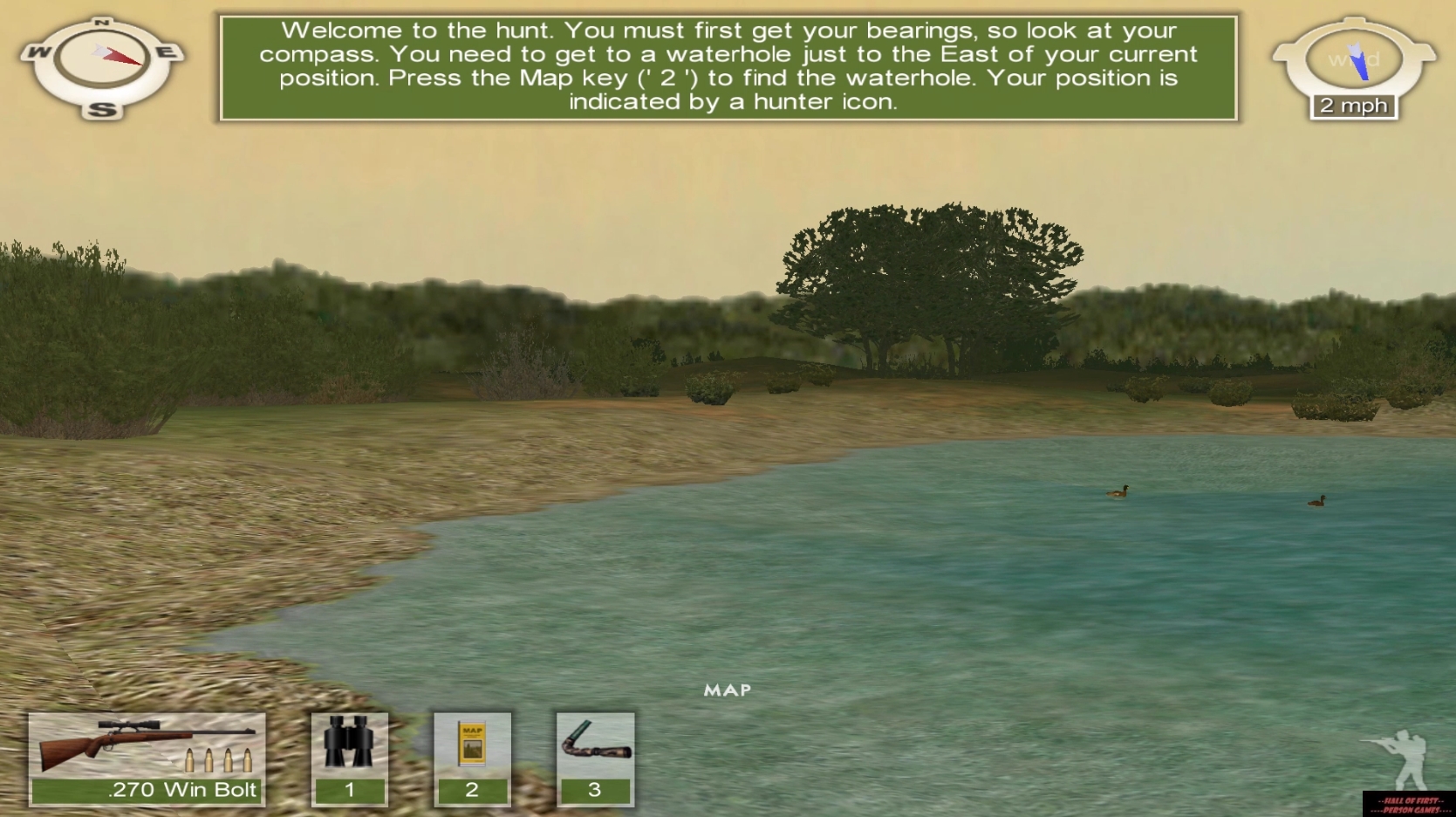Screen dimensions: 1456x817
Task: Dismiss the welcome tutorial message box
Action: pyautogui.click(x=729, y=65)
